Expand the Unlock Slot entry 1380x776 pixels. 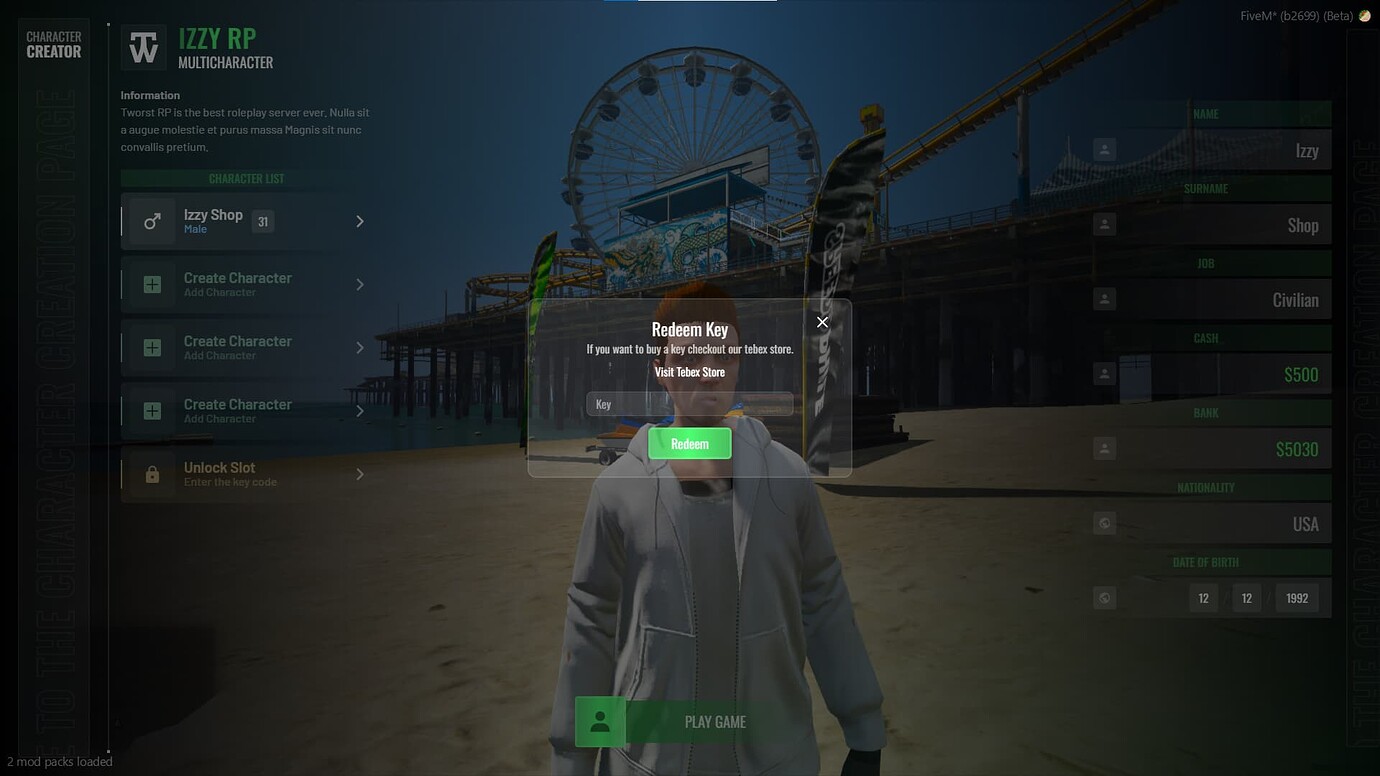click(x=359, y=473)
